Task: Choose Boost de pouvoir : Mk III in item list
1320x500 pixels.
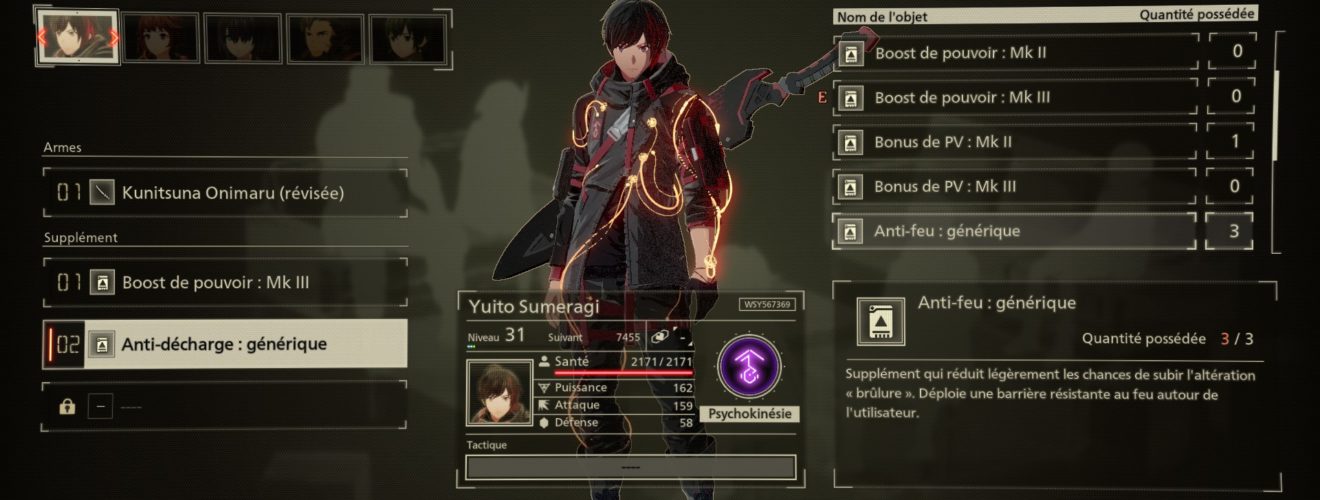Action: [x=1015, y=97]
